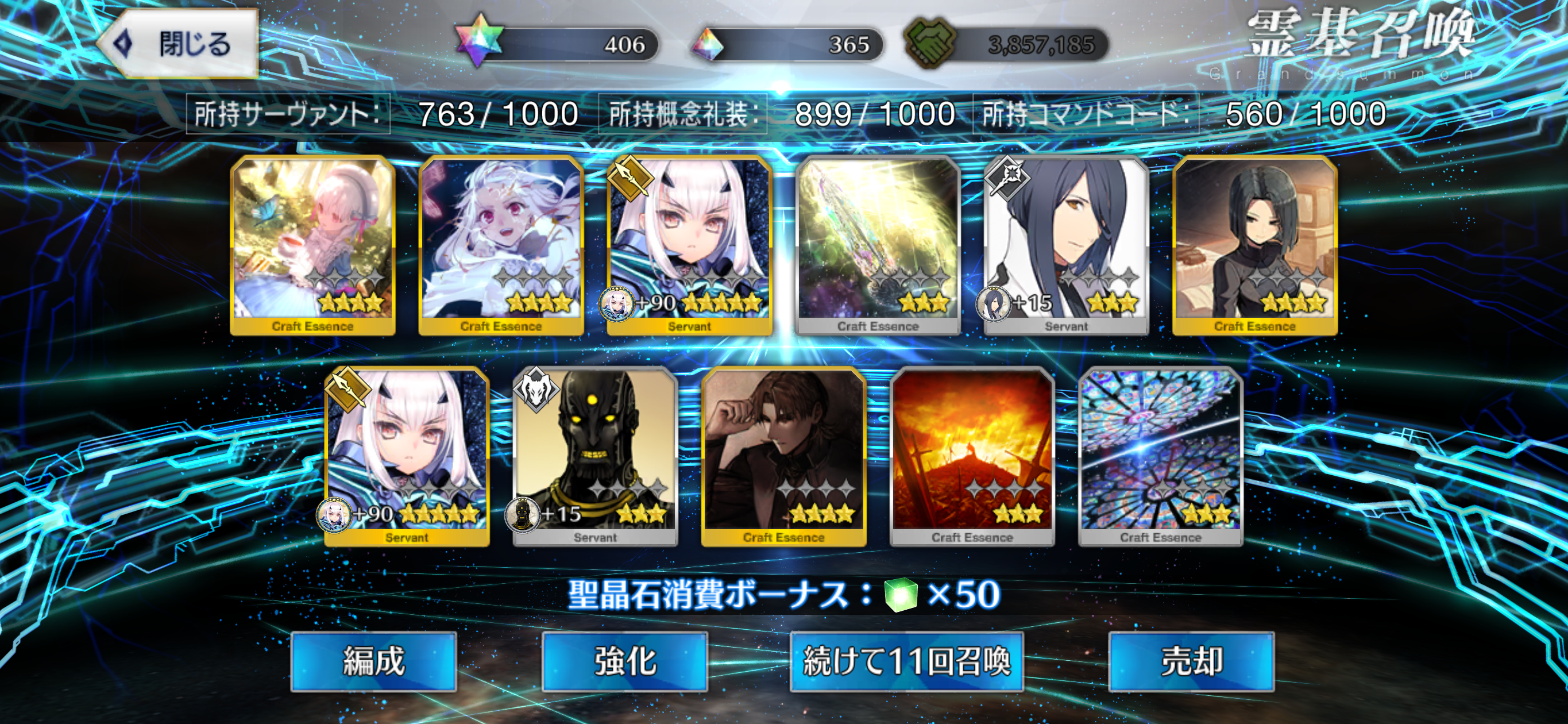Screen dimensions: 1568x724
Task: Select the dark-haired Caster servant card
Action: [1067, 245]
